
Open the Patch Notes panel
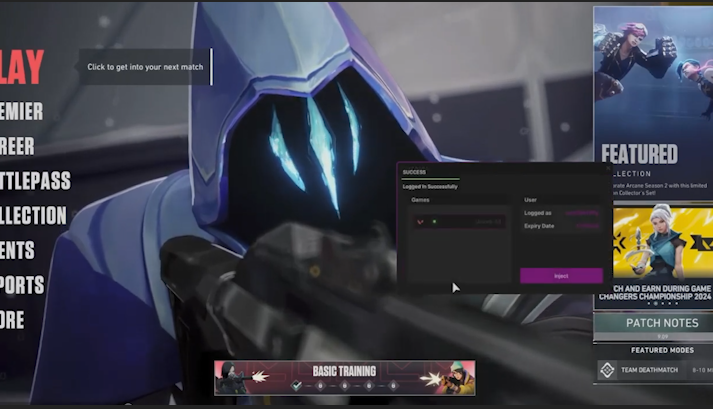coord(653,325)
